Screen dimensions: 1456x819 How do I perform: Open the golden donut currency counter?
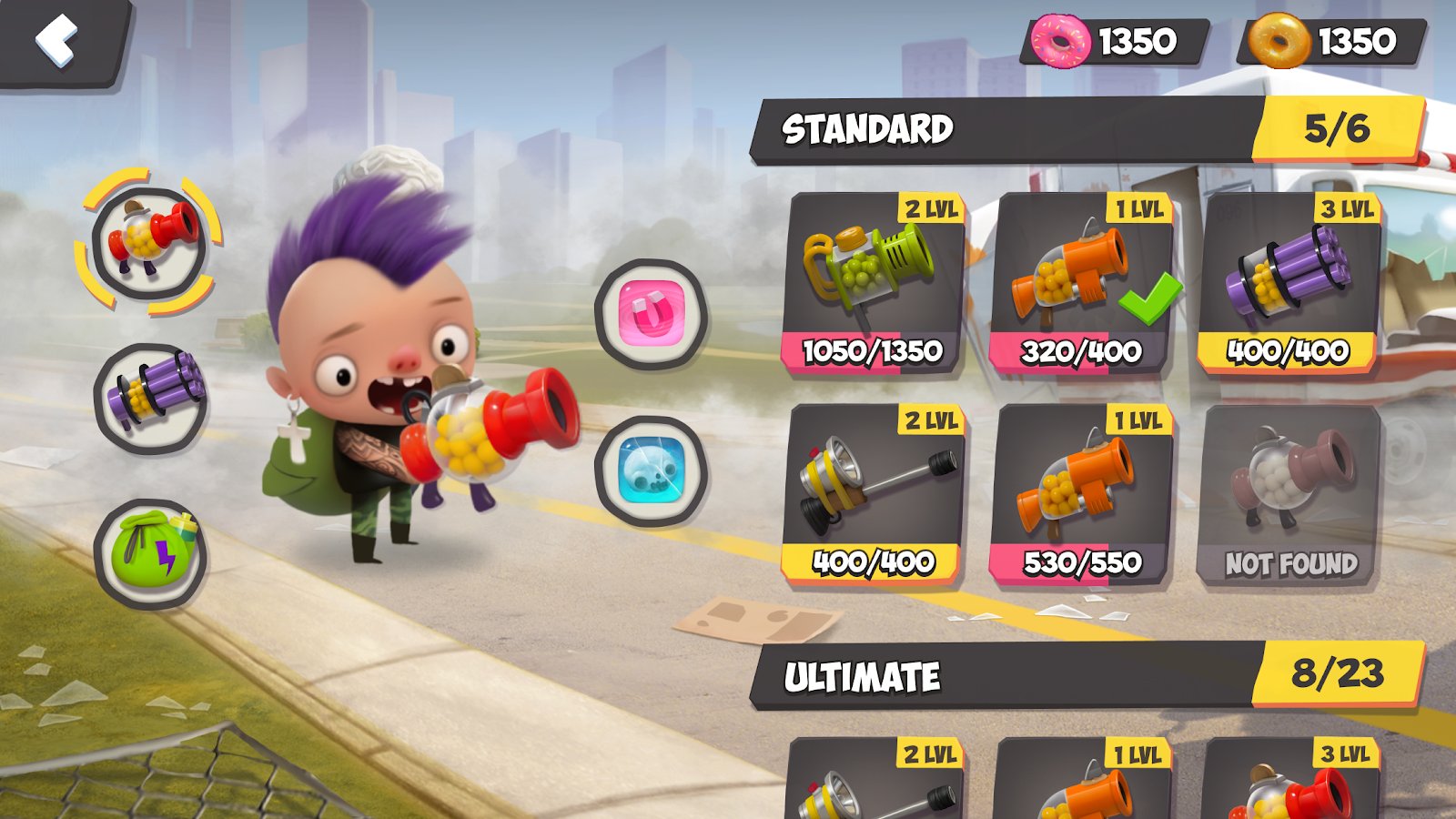(x=1332, y=41)
